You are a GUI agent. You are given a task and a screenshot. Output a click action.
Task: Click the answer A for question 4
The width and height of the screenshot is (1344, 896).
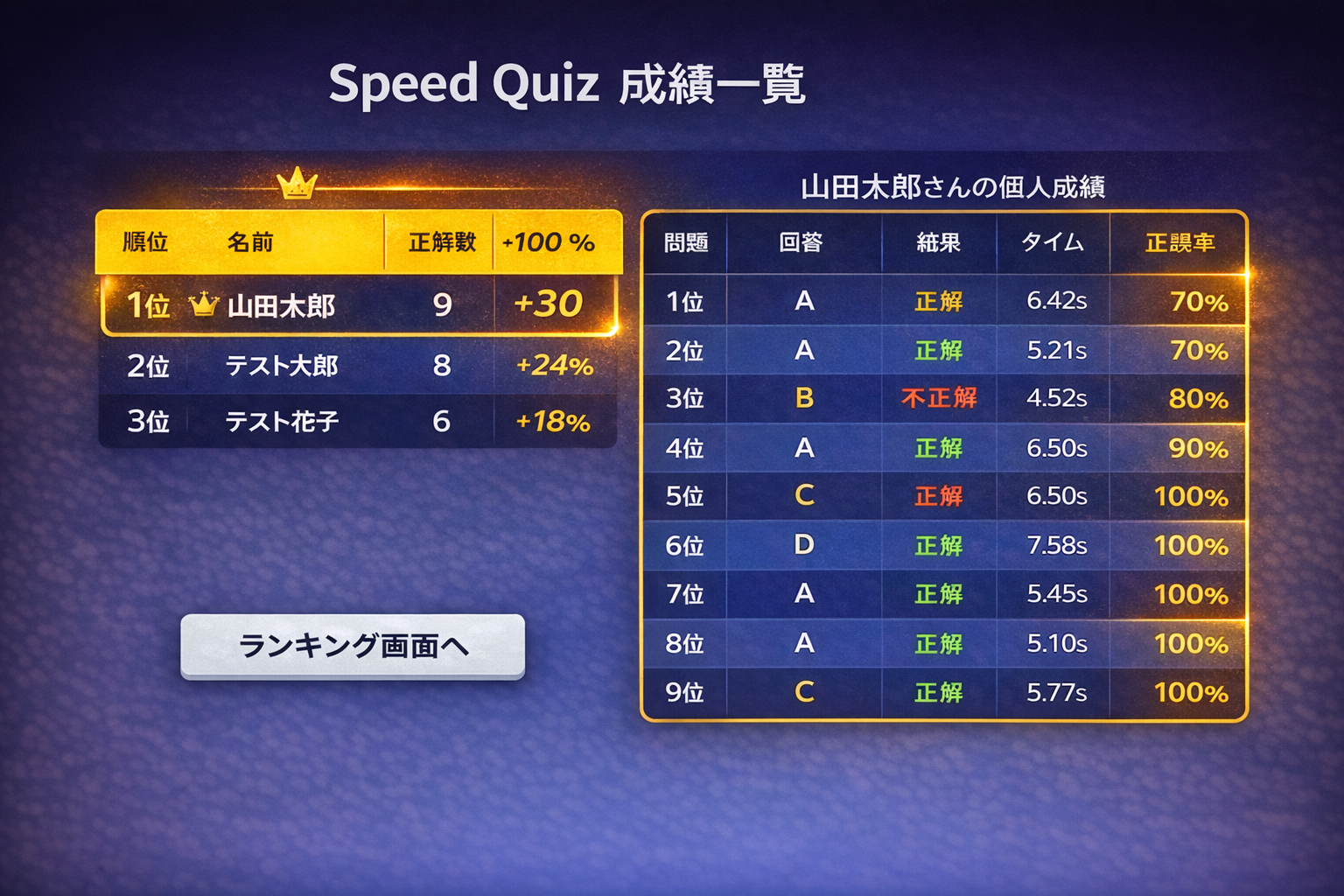tap(802, 447)
